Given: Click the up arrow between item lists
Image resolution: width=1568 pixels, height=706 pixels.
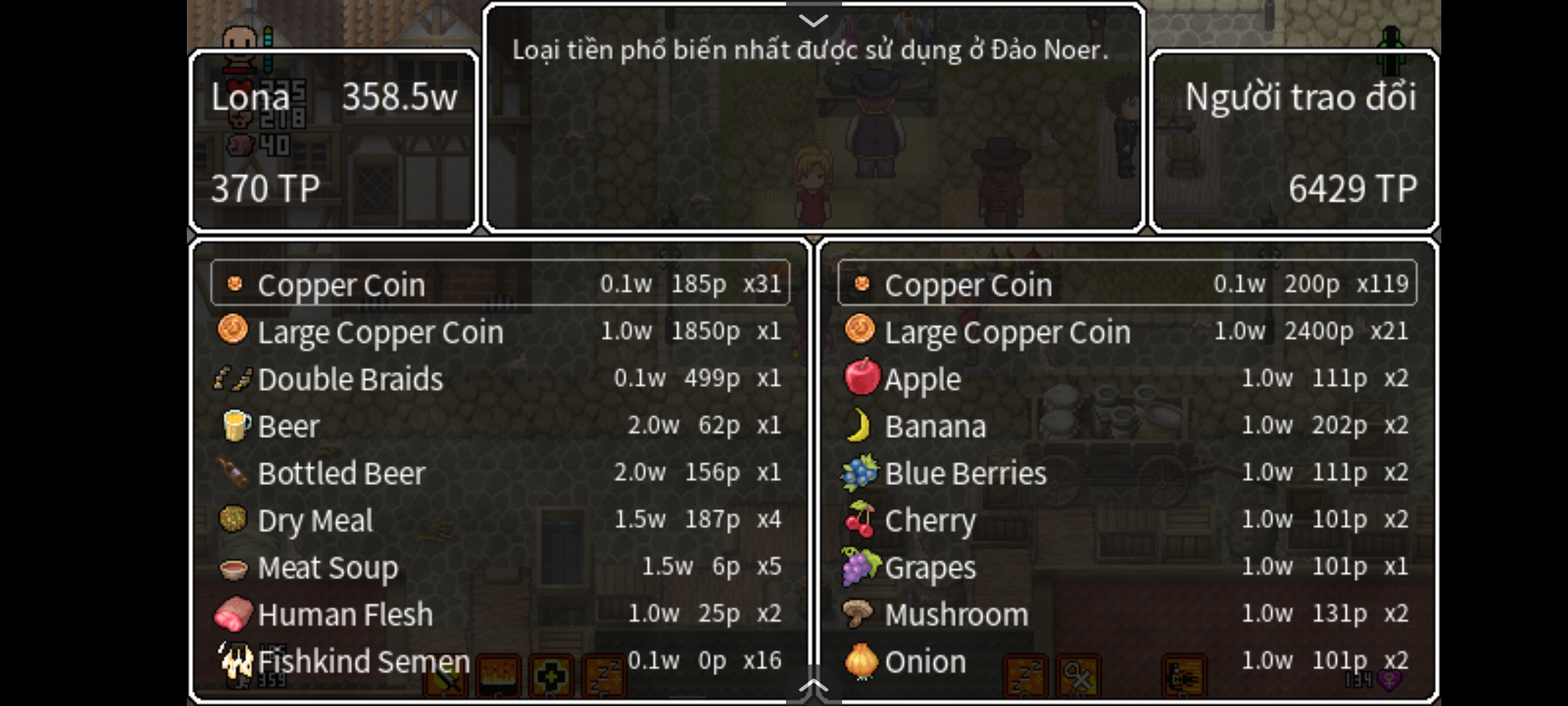Looking at the screenshot, I should 813,685.
